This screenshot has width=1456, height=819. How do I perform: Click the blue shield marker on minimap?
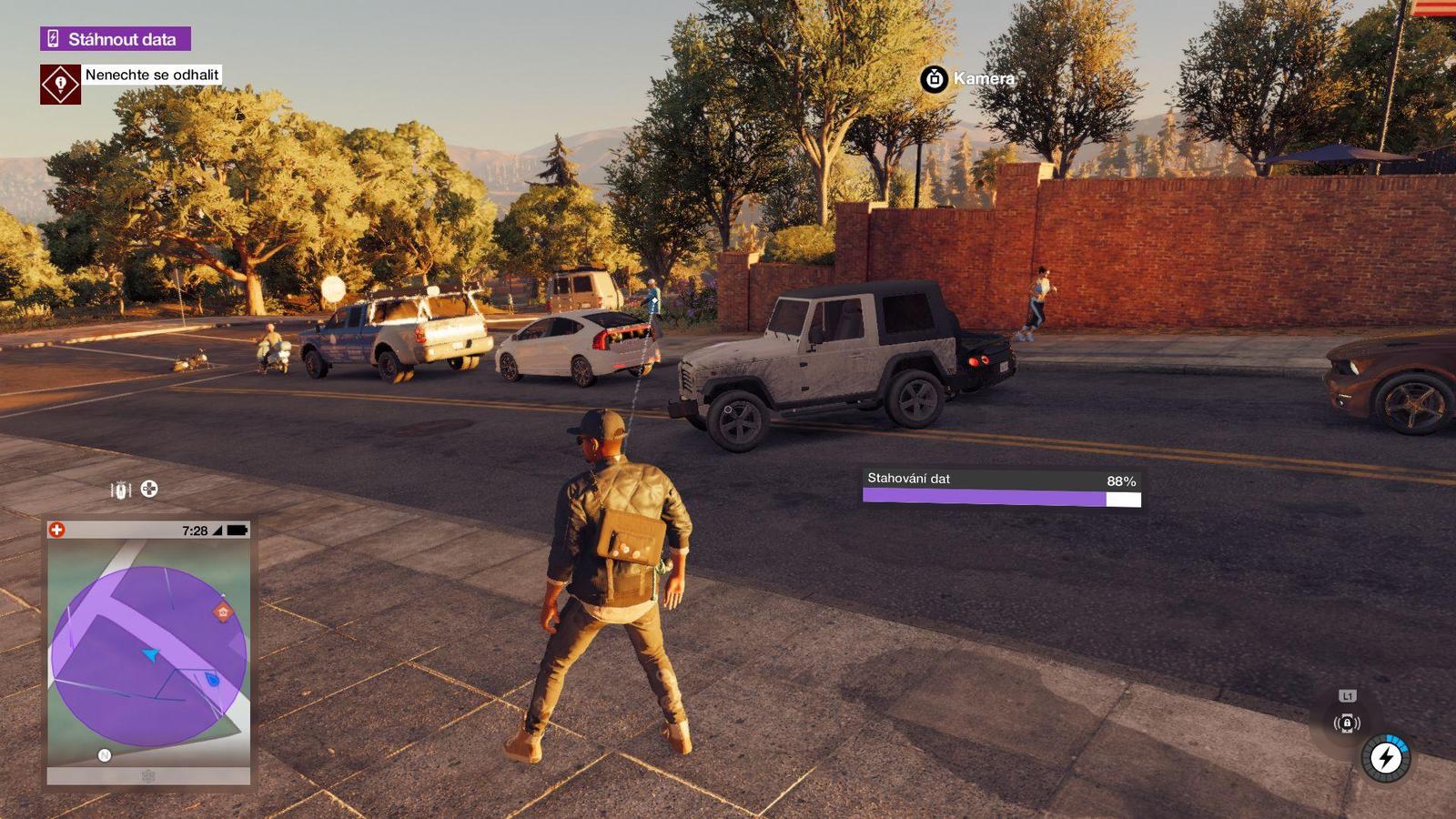tap(213, 679)
